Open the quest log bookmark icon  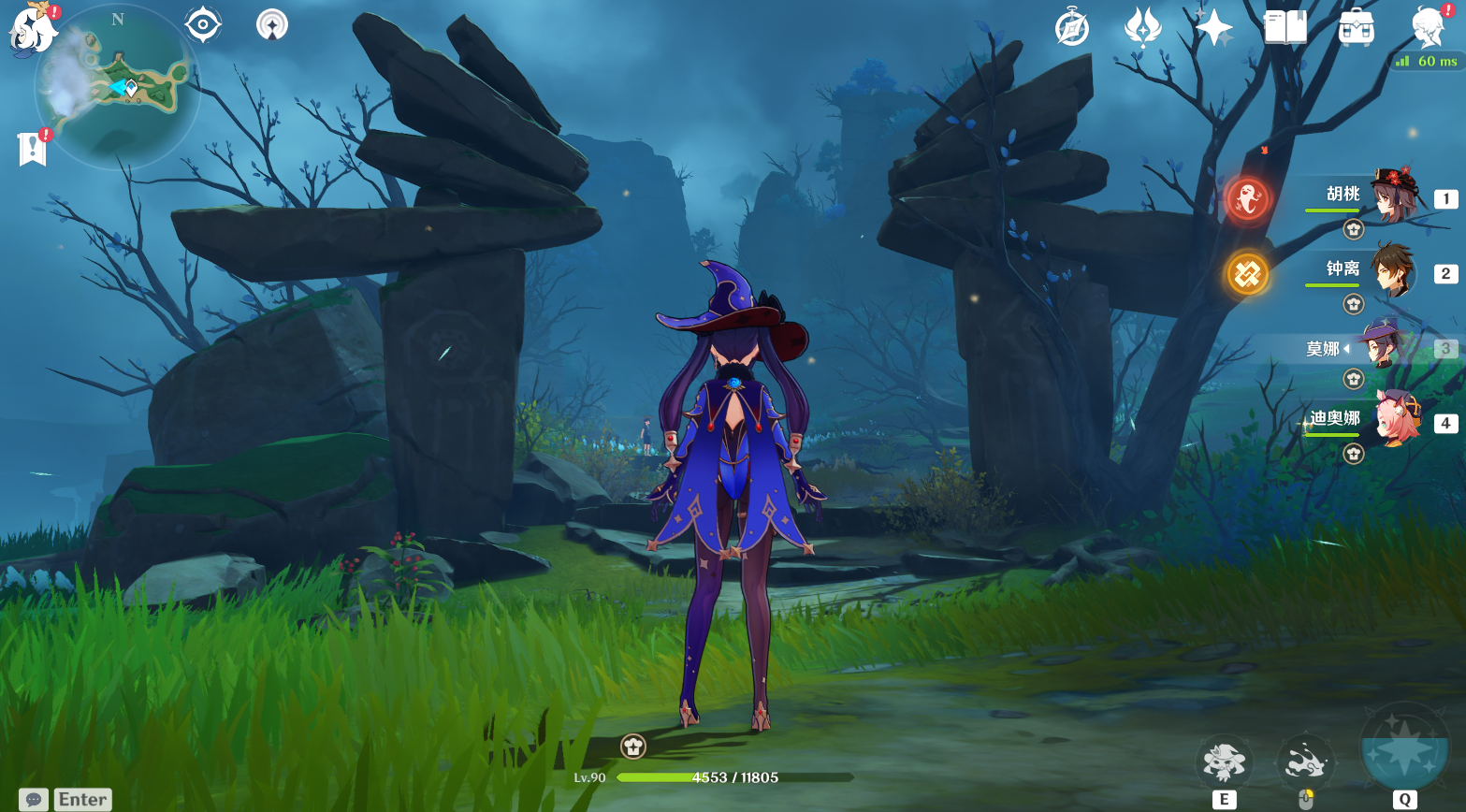click(32, 148)
